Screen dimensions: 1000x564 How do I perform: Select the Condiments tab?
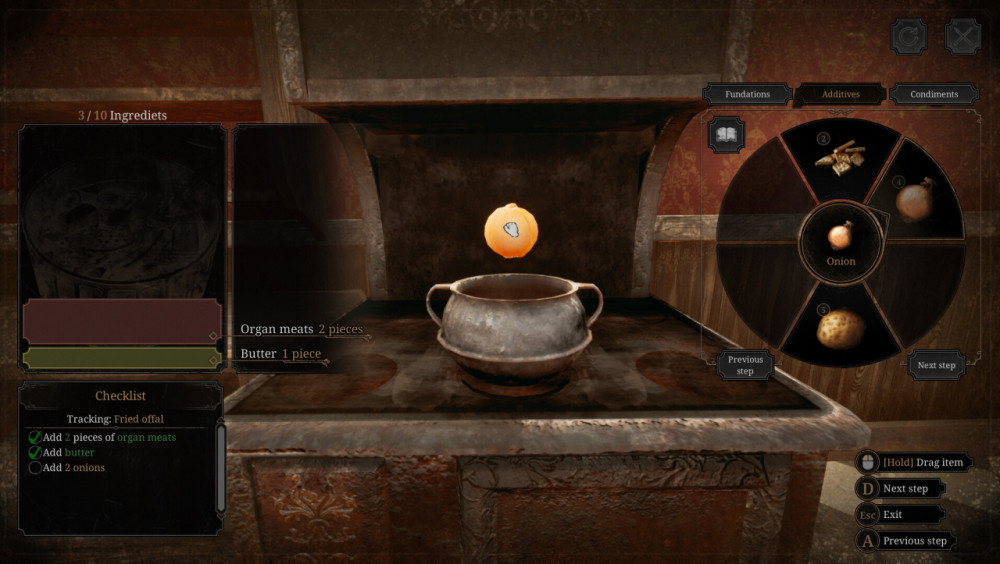click(934, 94)
